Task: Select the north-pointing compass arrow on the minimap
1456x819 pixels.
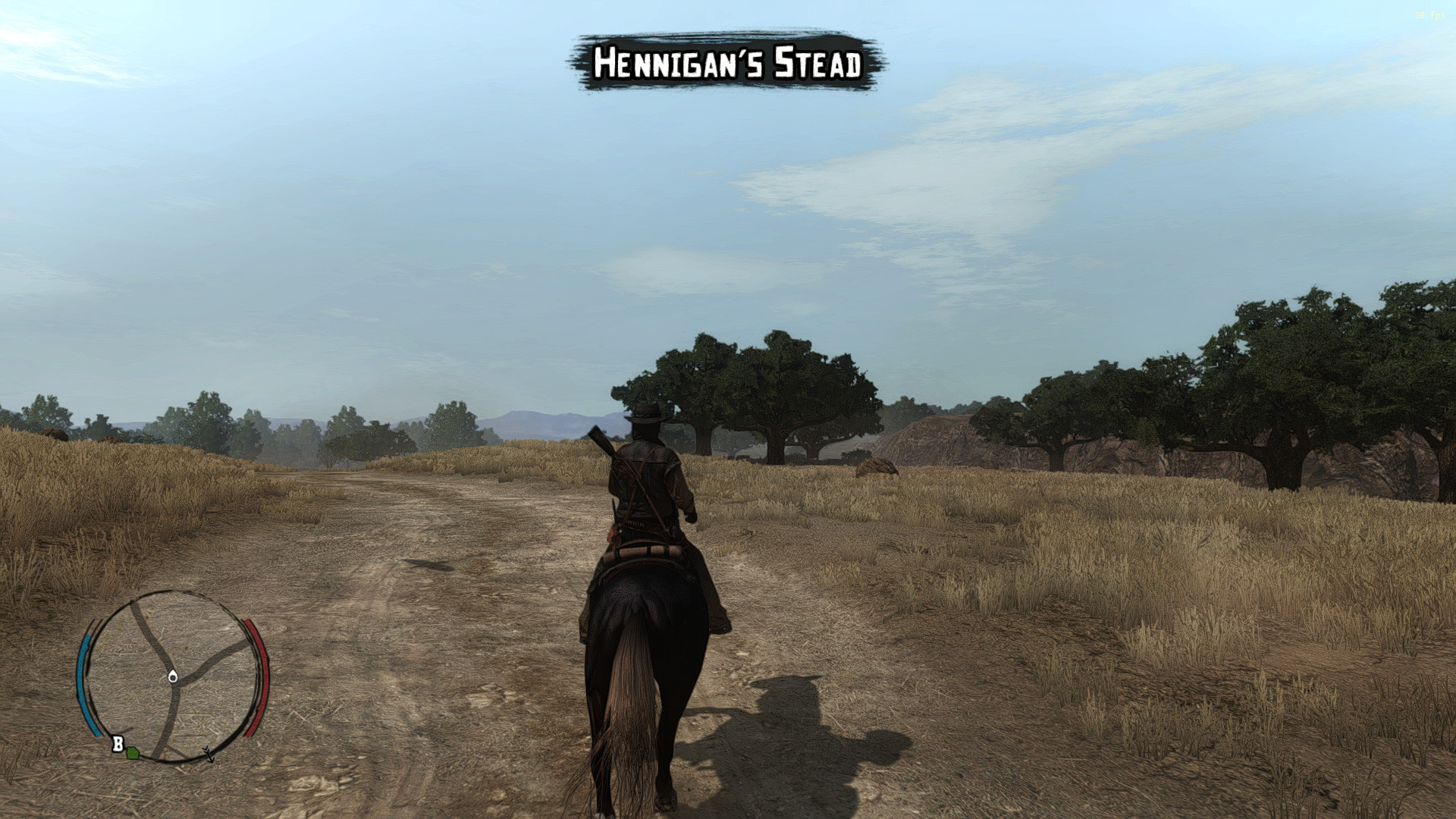Action: tap(209, 755)
